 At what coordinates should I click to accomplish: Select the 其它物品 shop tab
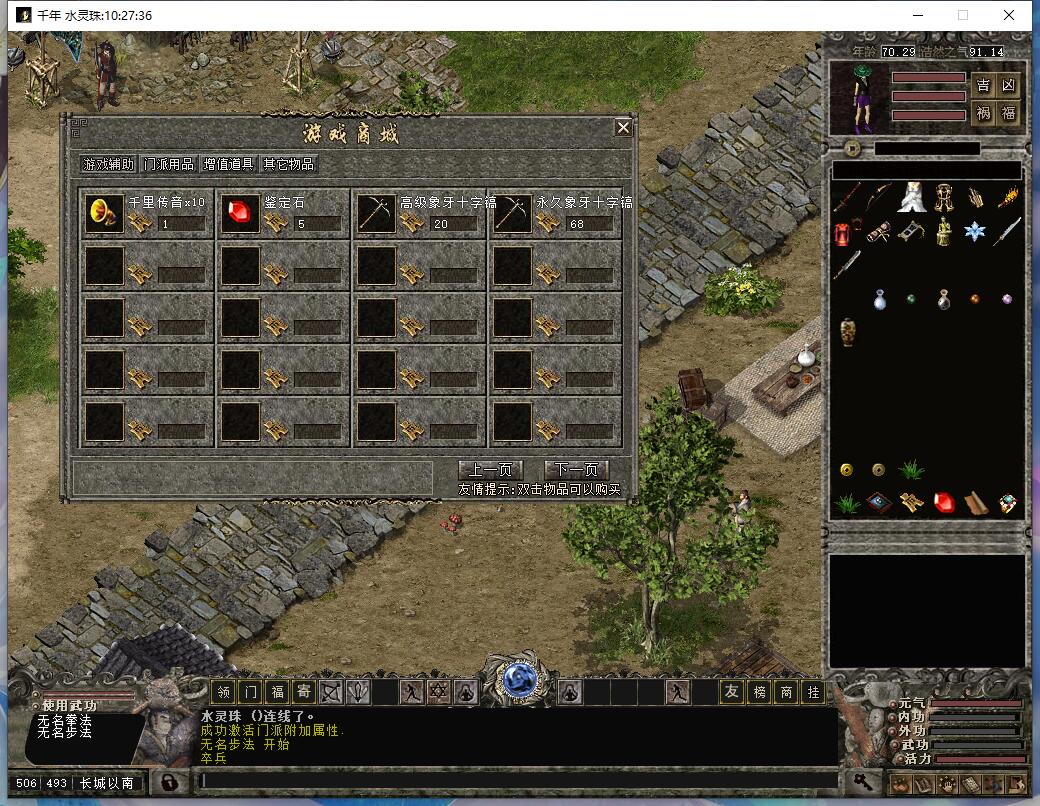(x=289, y=164)
